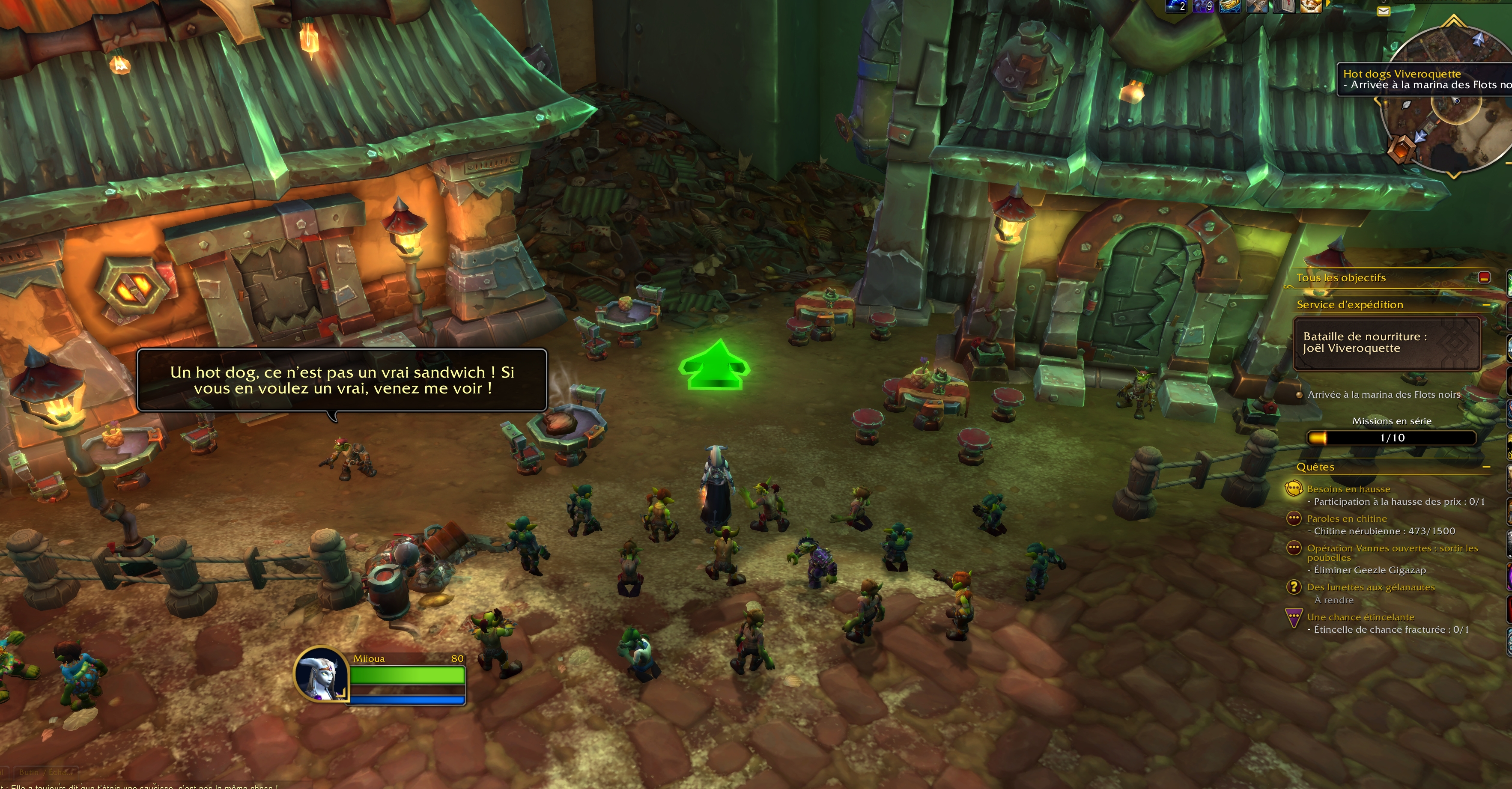Click the orange gem button on the minimap
1512x789 pixels.
click(1402, 149)
